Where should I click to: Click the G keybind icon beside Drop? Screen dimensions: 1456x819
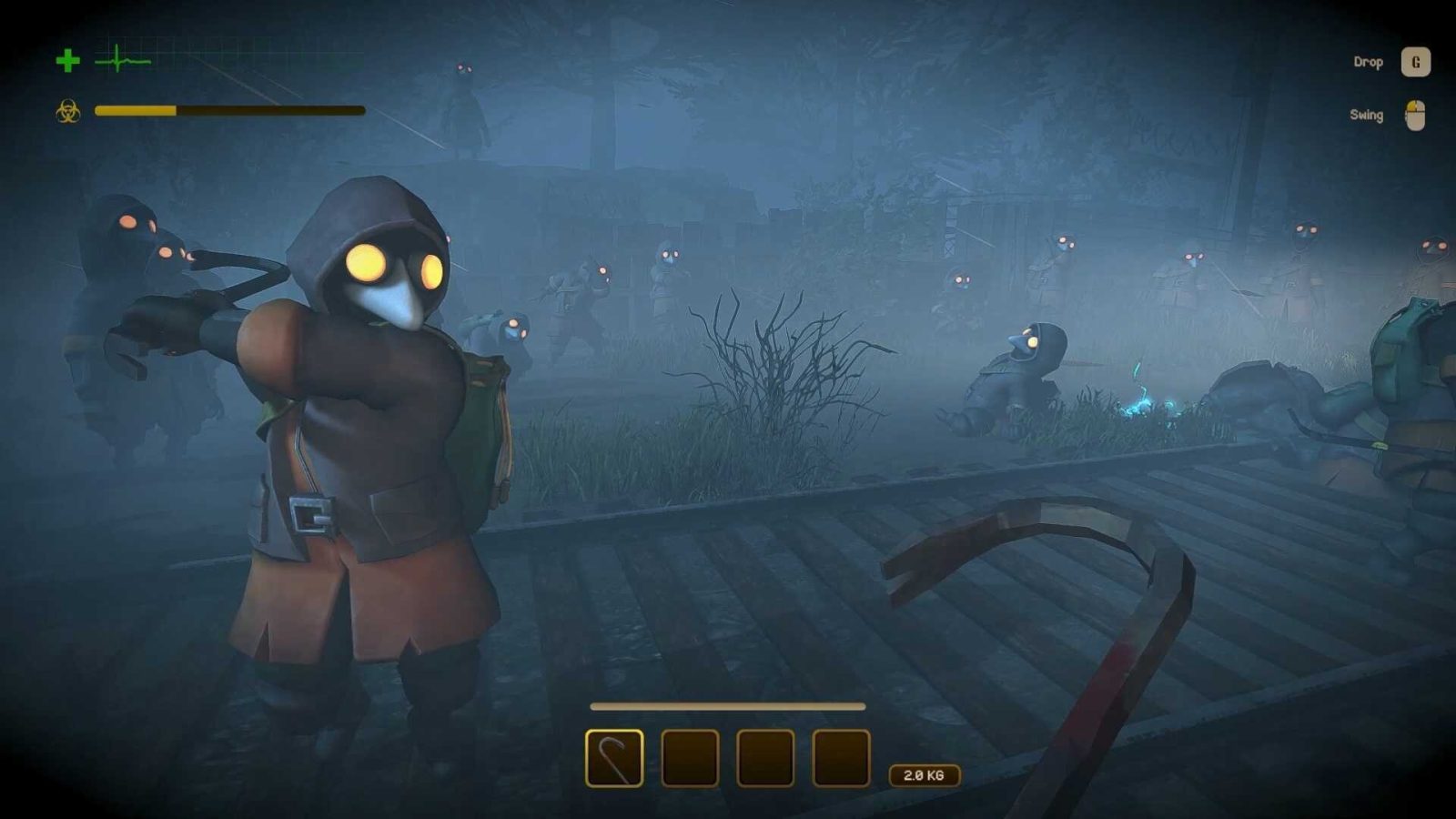pos(1416,63)
